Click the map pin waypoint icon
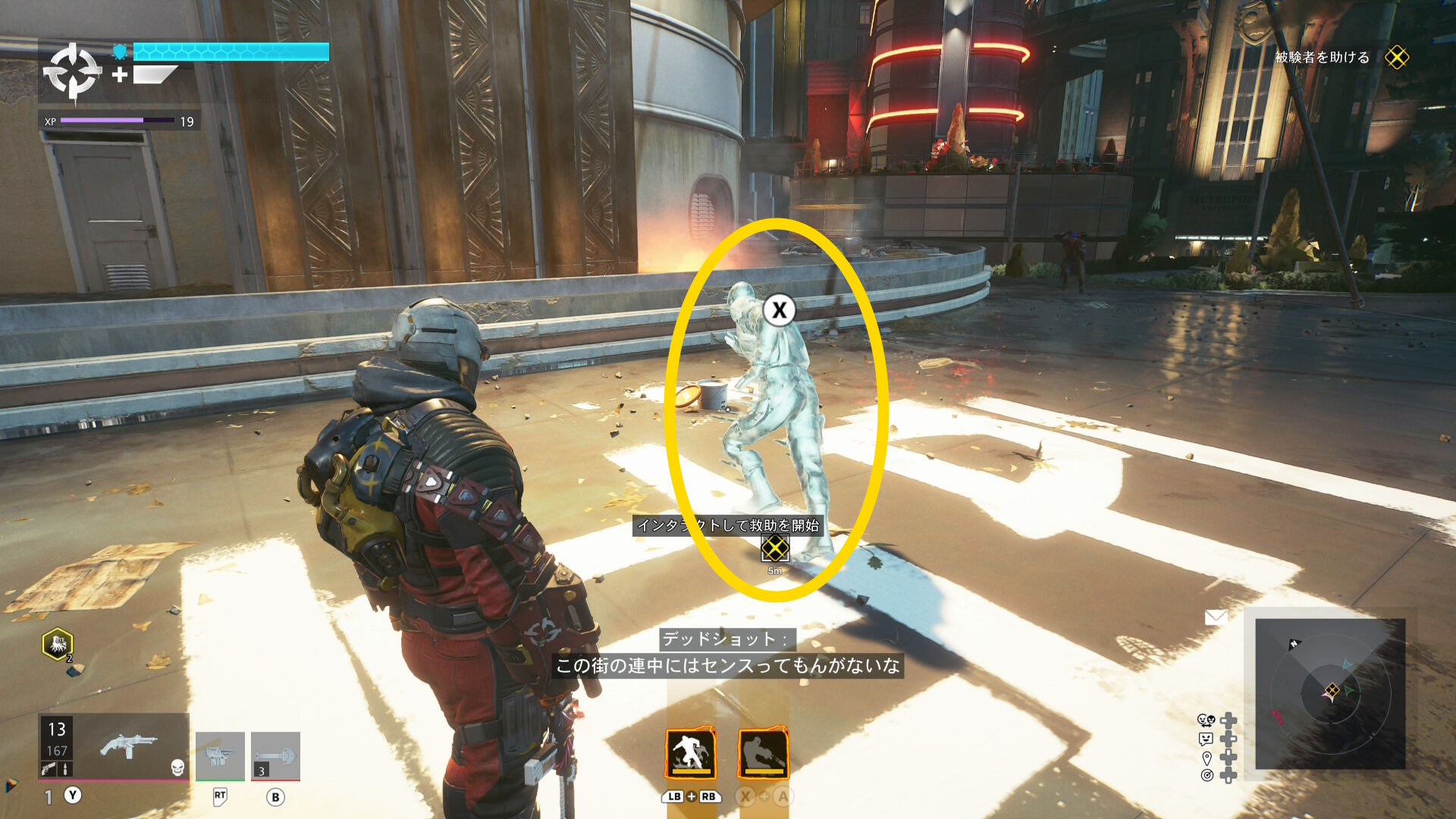 1207,758
